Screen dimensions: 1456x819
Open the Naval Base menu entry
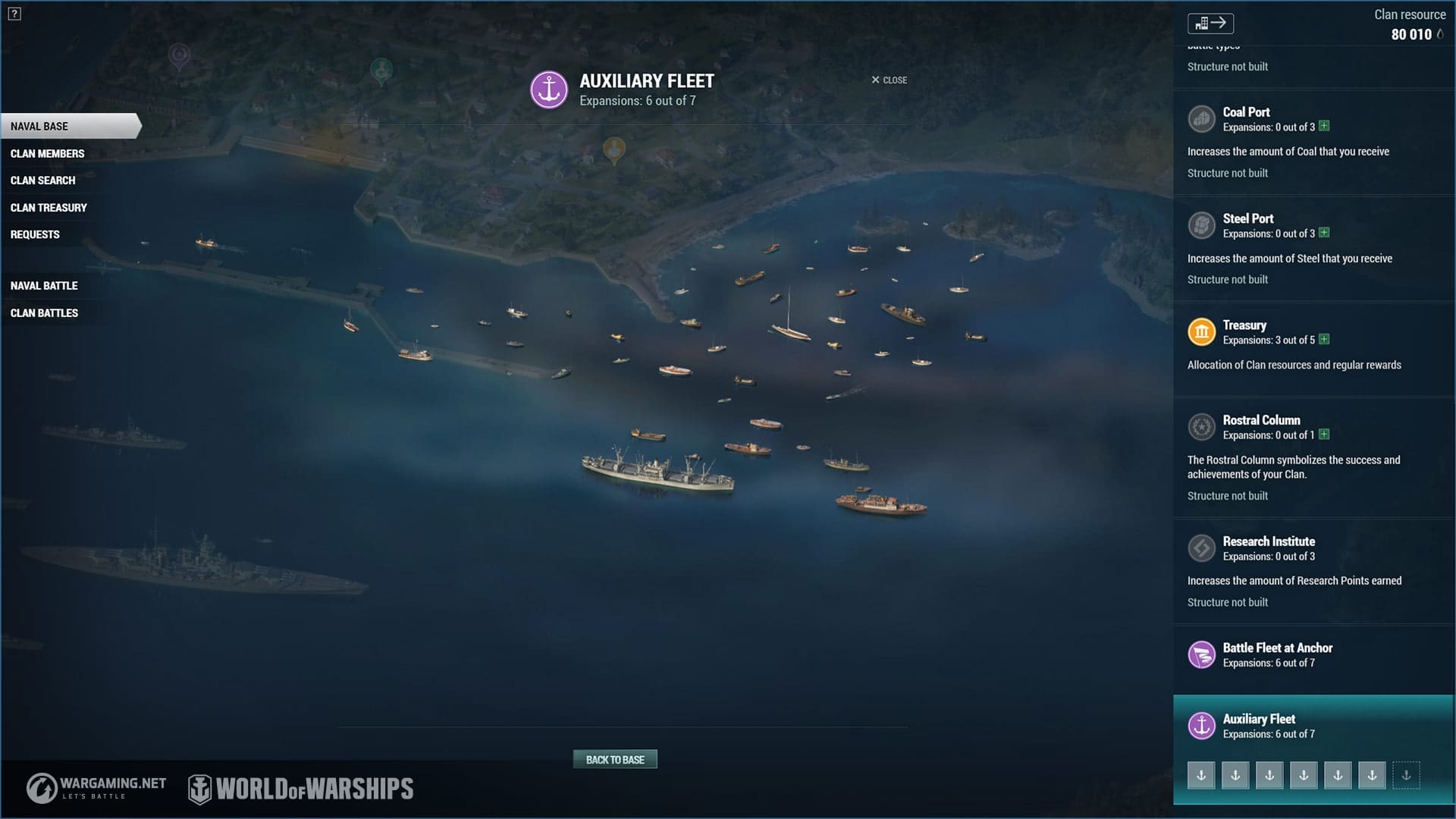click(39, 127)
